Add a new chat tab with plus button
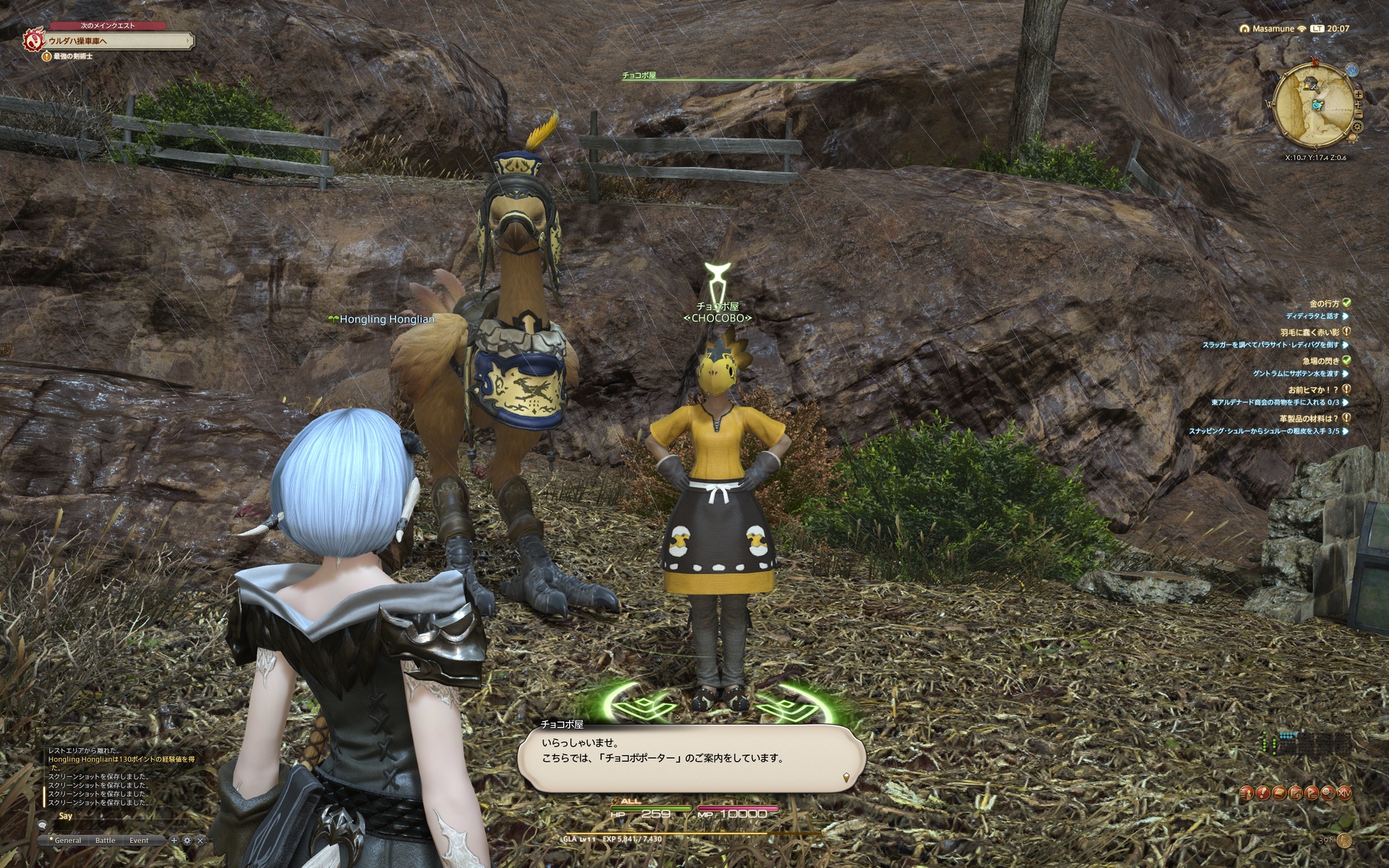Image resolution: width=1389 pixels, height=868 pixels. (x=174, y=841)
